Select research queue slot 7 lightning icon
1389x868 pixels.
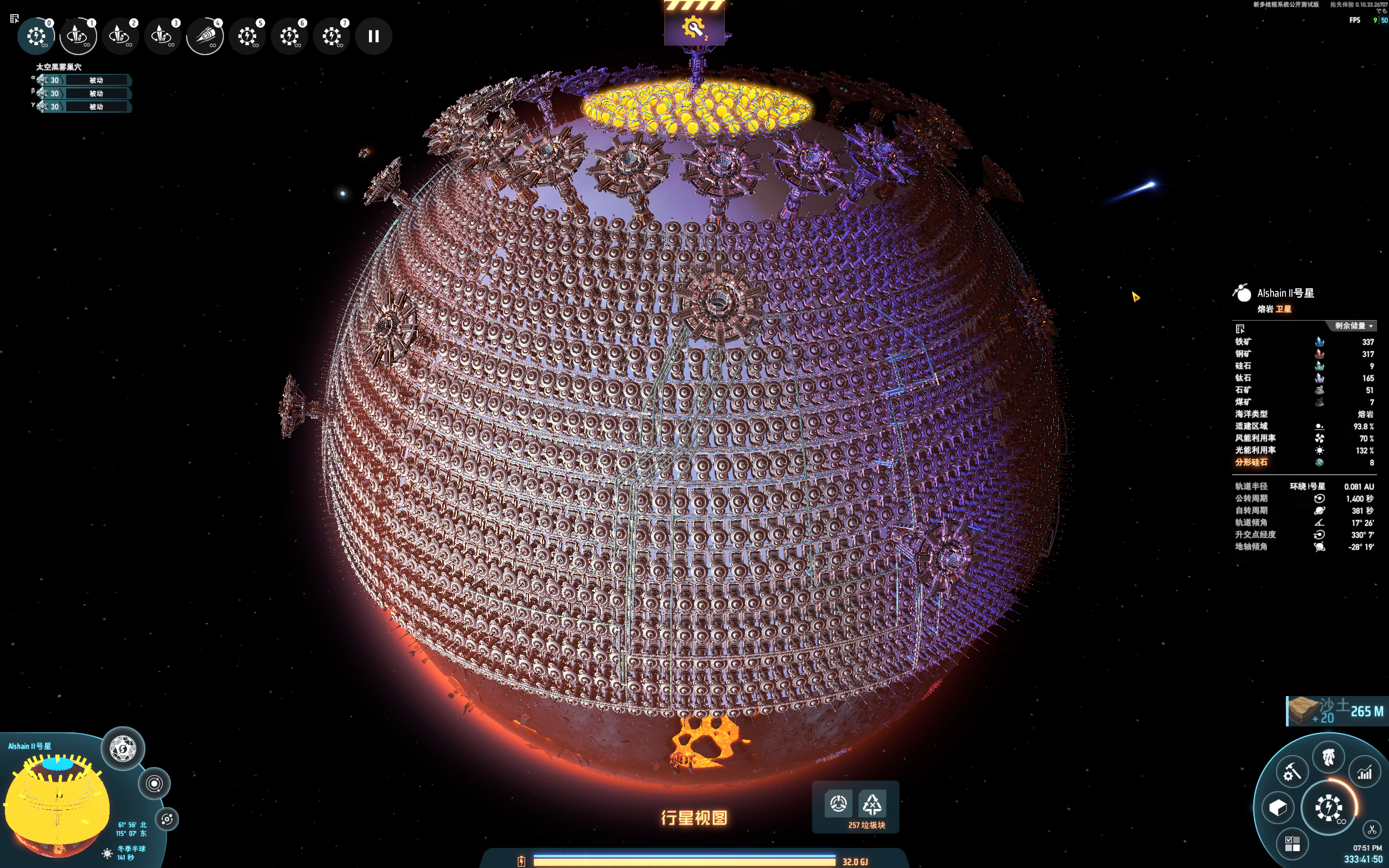coord(332,36)
